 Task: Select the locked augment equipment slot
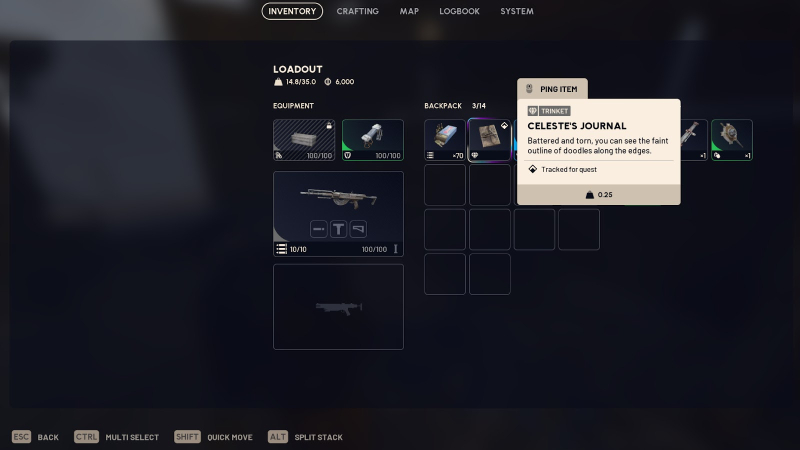tap(304, 140)
